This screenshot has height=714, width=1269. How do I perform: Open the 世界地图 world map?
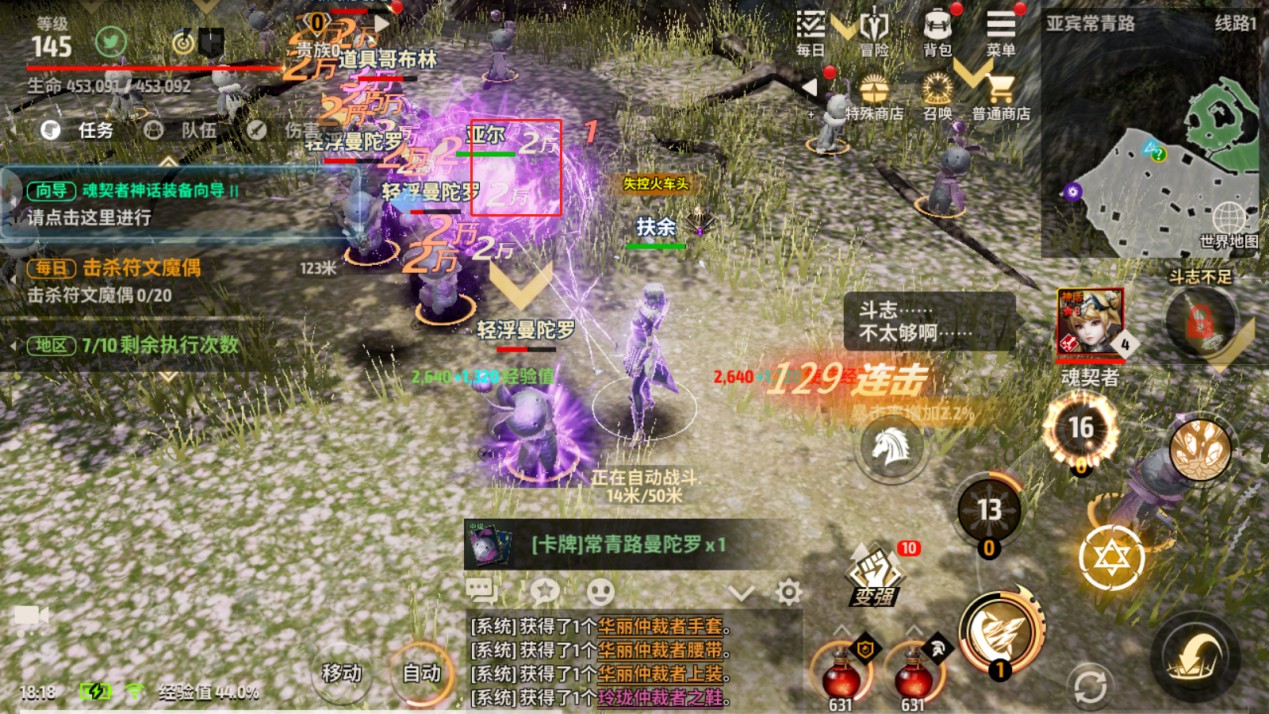coord(1229,225)
